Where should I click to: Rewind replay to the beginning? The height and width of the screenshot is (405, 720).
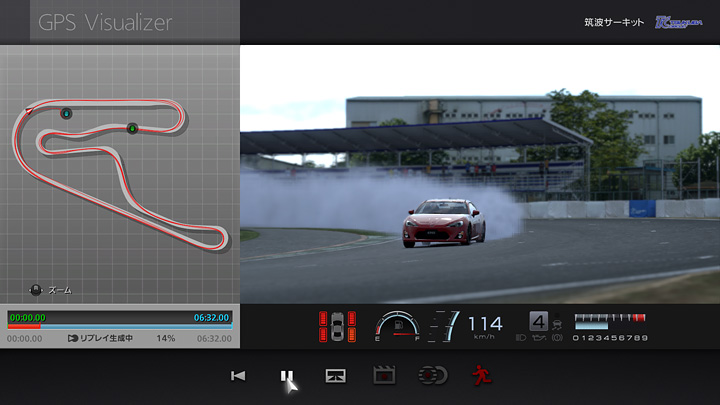[238, 376]
